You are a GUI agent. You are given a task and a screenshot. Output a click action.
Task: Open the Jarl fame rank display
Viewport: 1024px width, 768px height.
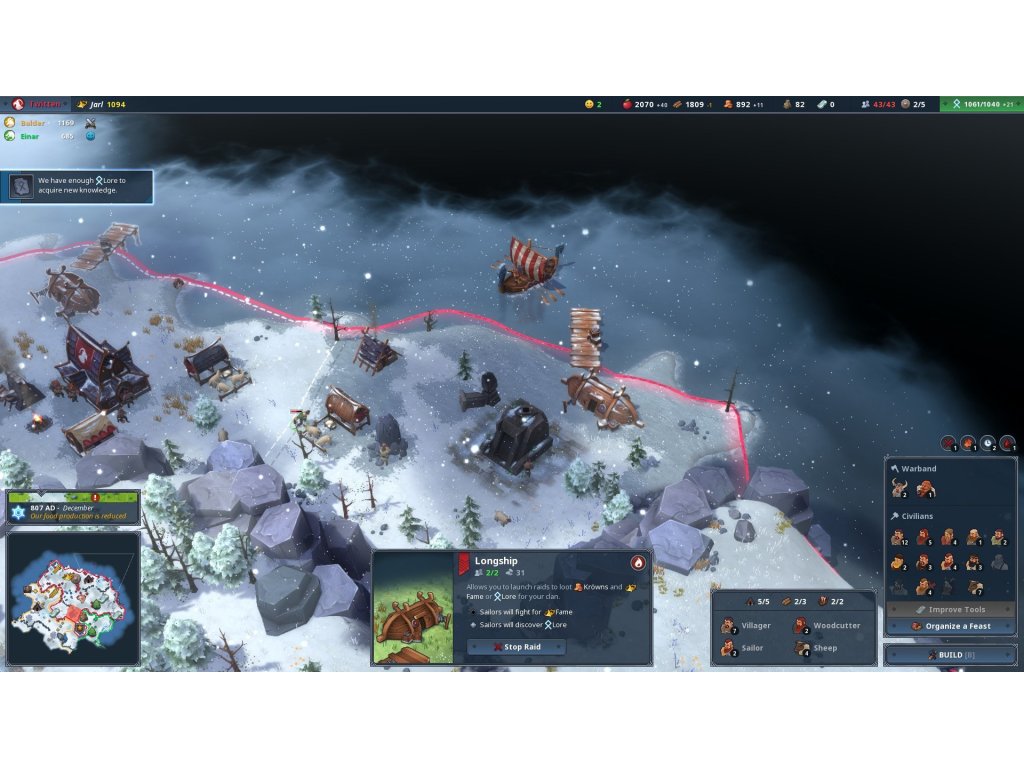[x=102, y=104]
